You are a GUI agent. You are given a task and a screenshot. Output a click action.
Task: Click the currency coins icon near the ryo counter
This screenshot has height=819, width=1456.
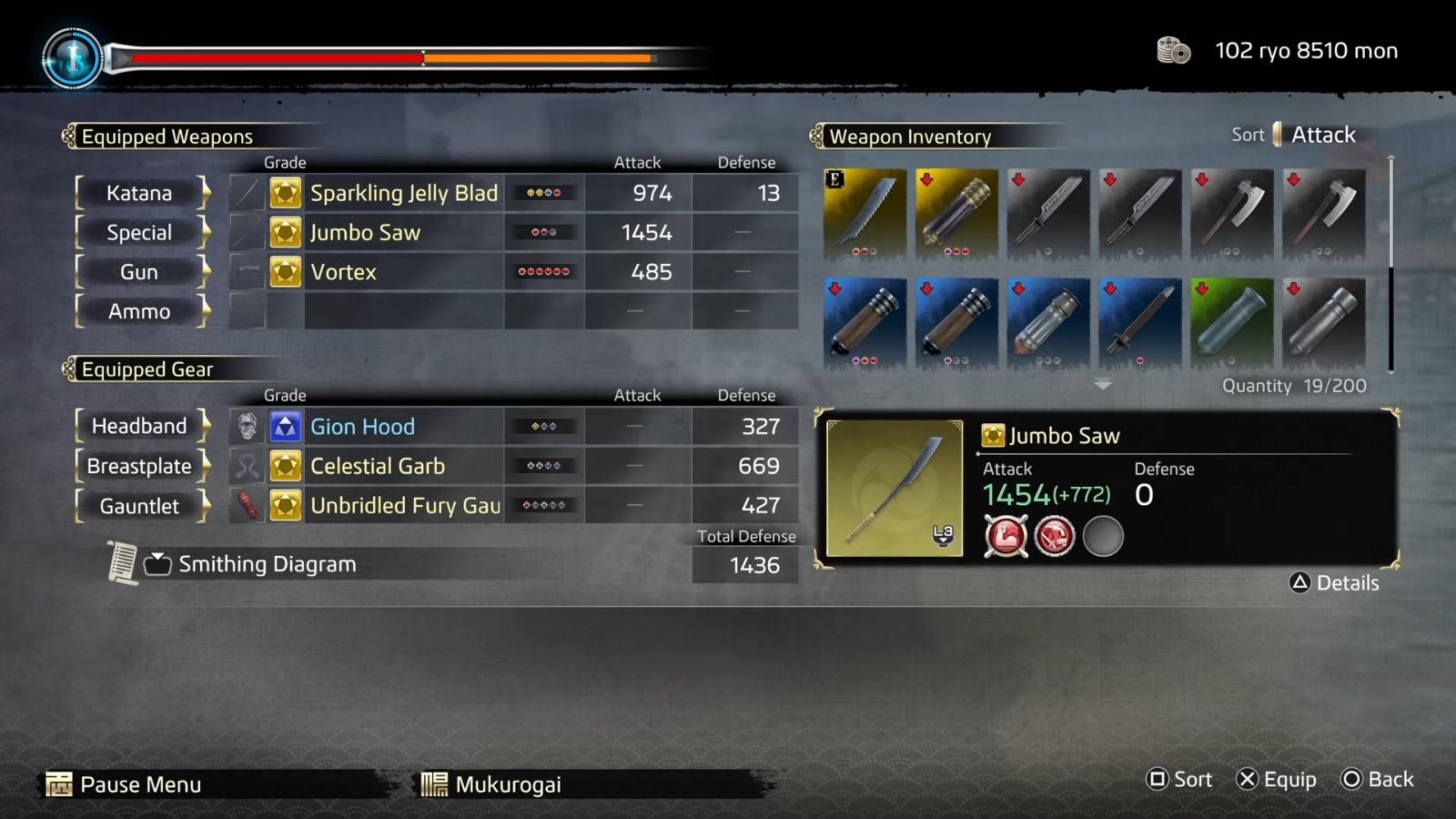coord(1172,51)
